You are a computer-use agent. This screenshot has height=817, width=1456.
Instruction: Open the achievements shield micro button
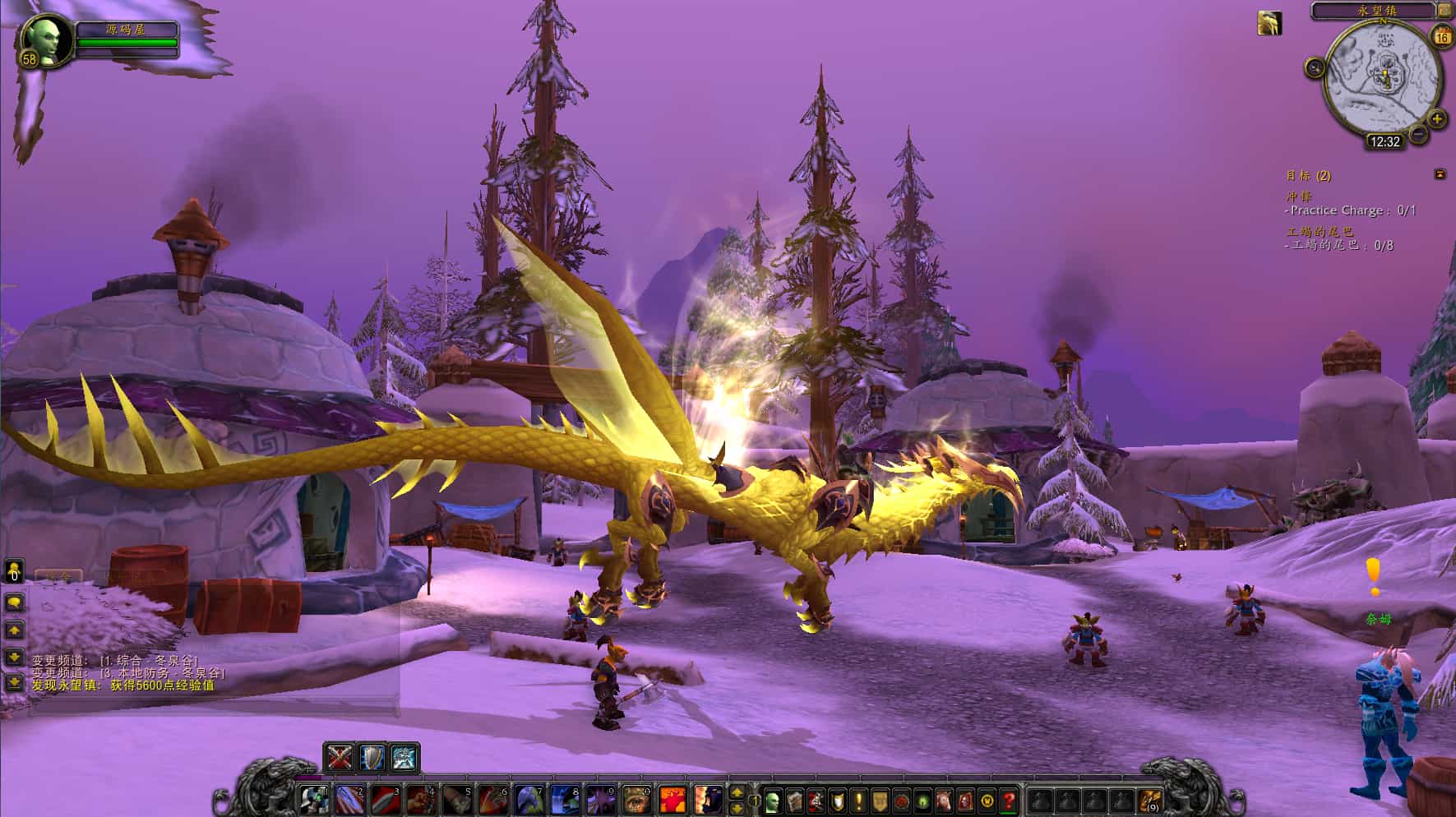[x=837, y=800]
